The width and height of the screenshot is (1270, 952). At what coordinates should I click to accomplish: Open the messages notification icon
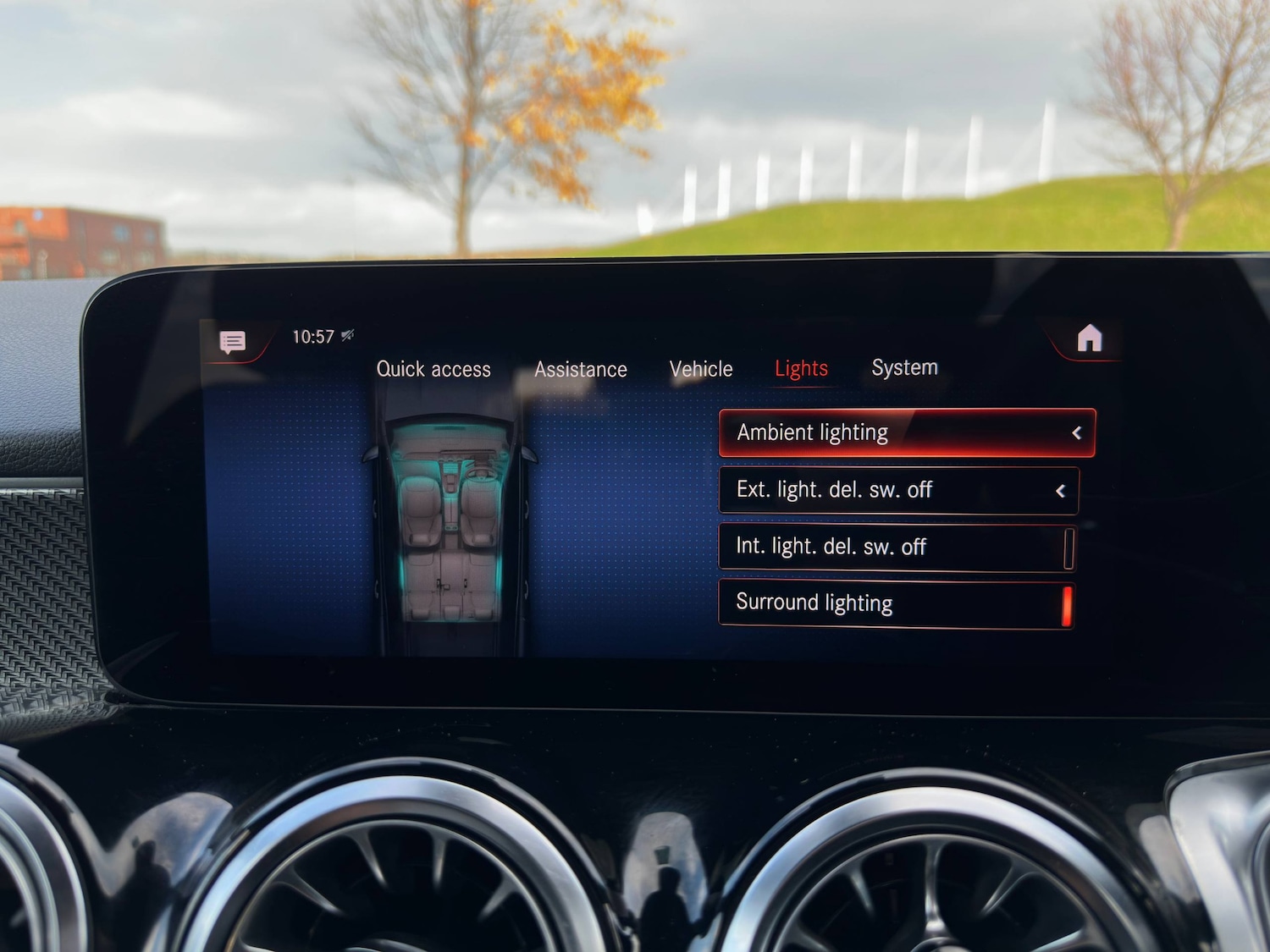tap(233, 341)
